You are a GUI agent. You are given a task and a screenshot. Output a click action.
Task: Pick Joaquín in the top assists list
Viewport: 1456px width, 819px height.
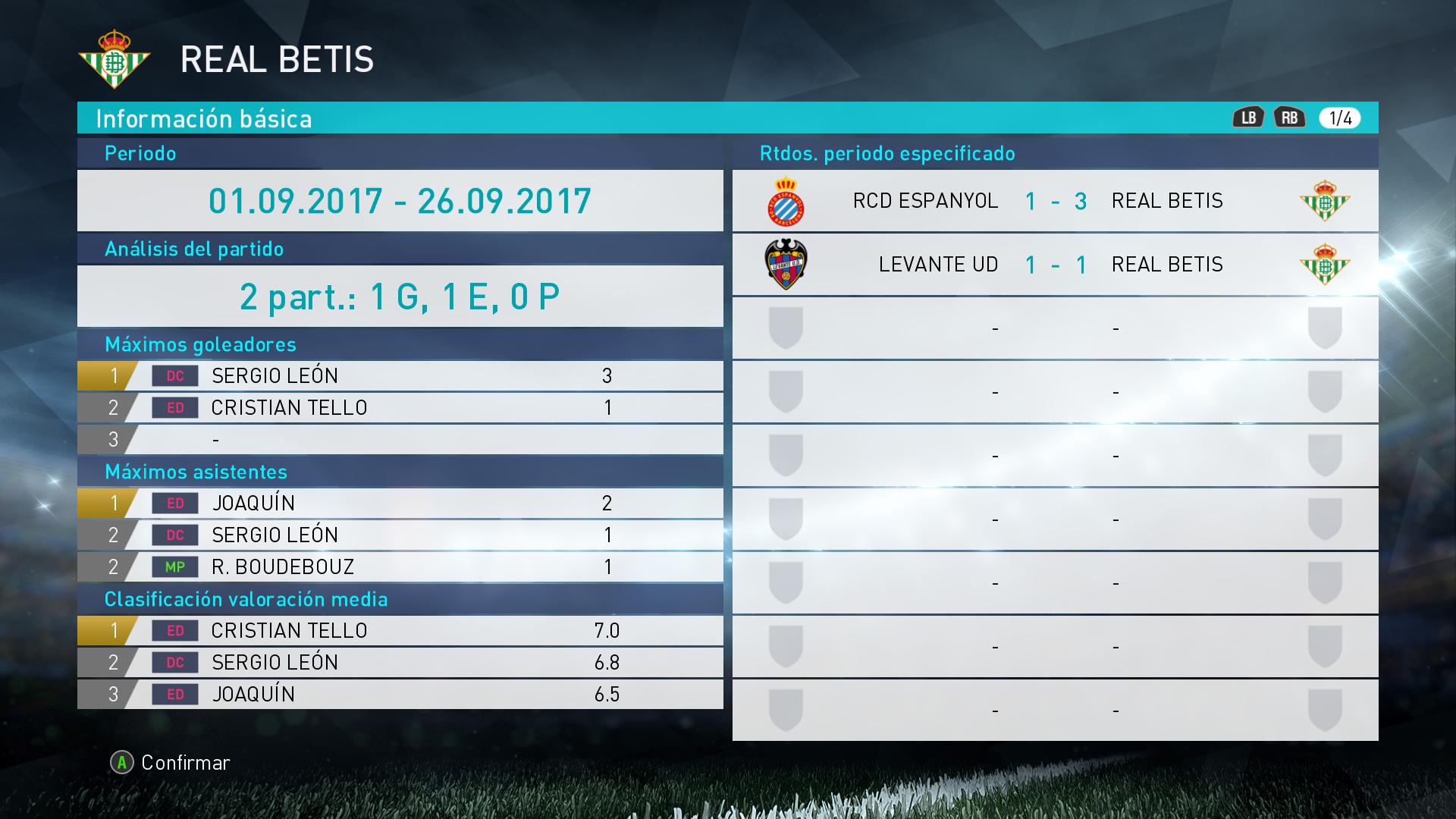click(400, 504)
